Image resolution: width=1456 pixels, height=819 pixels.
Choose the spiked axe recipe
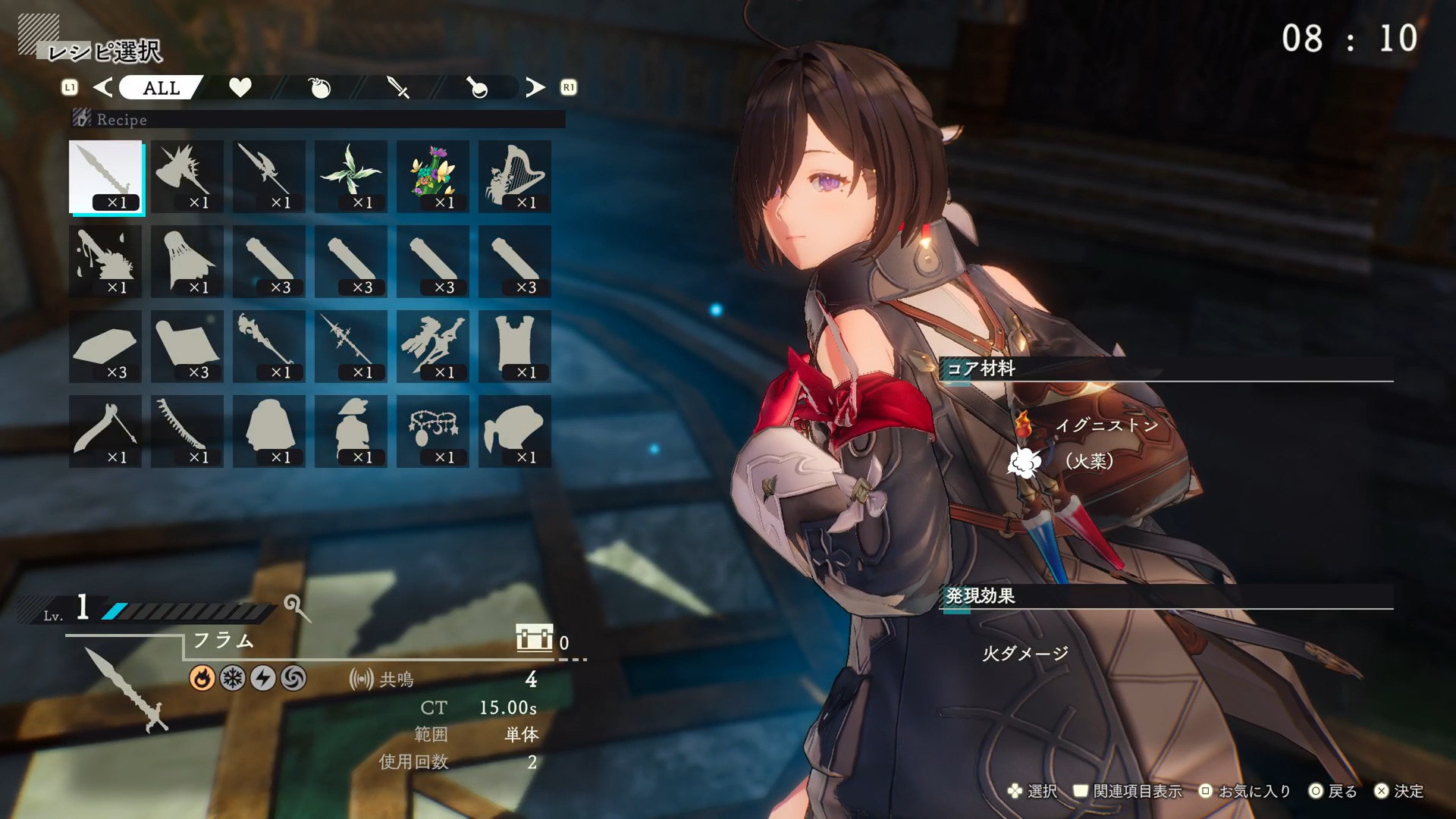pos(187,176)
